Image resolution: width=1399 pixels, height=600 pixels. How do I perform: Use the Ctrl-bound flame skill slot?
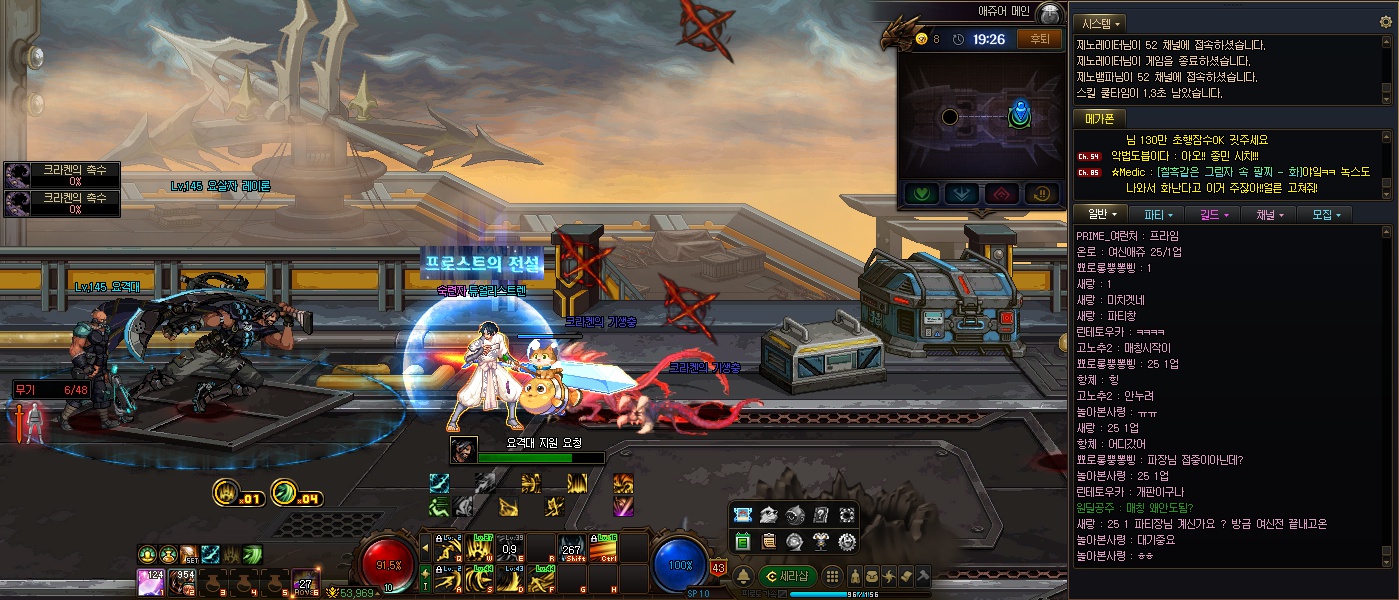pyautogui.click(x=602, y=548)
